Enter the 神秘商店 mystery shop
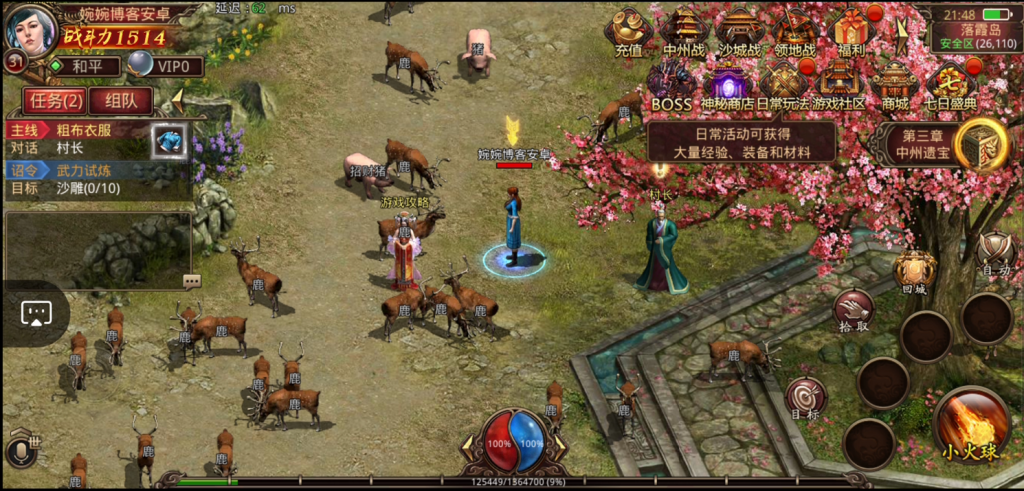Viewport: 1024px width, 491px height. pos(727,84)
